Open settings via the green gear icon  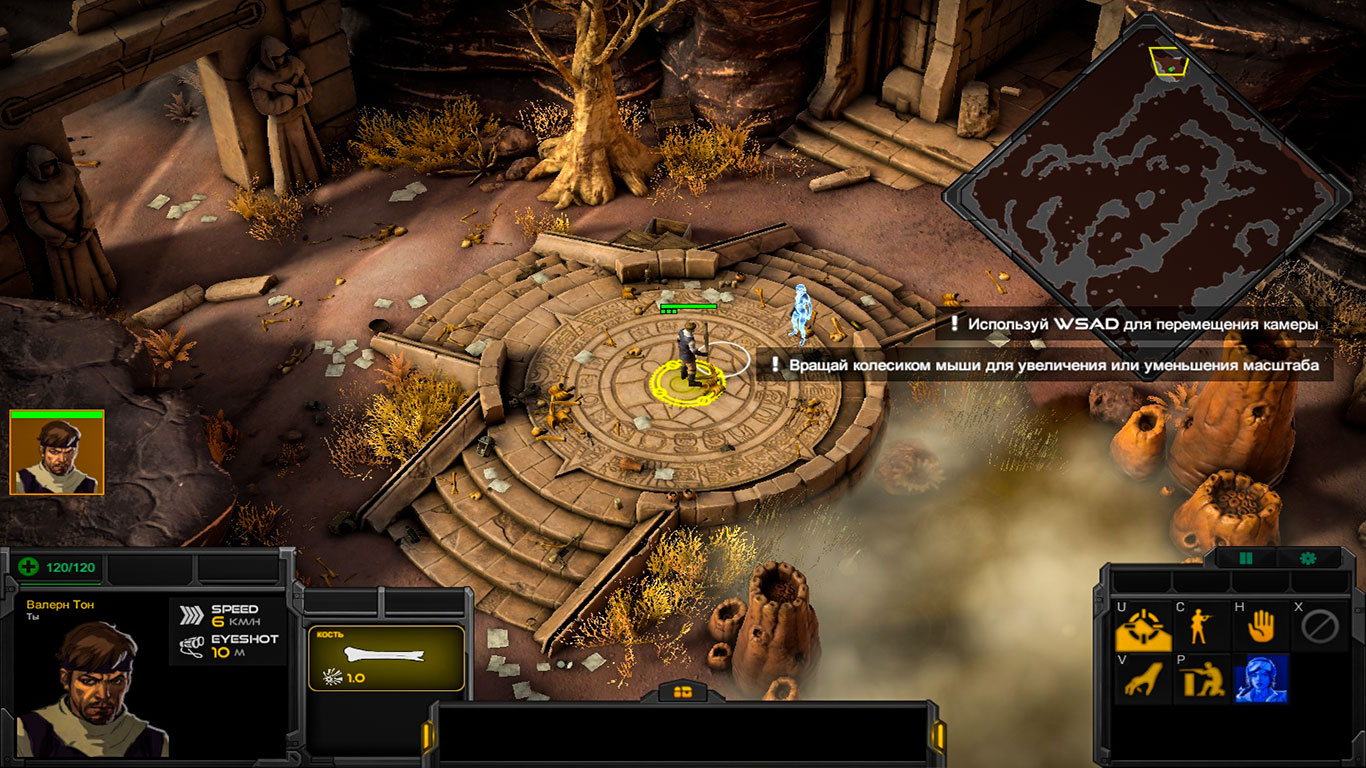(1307, 558)
